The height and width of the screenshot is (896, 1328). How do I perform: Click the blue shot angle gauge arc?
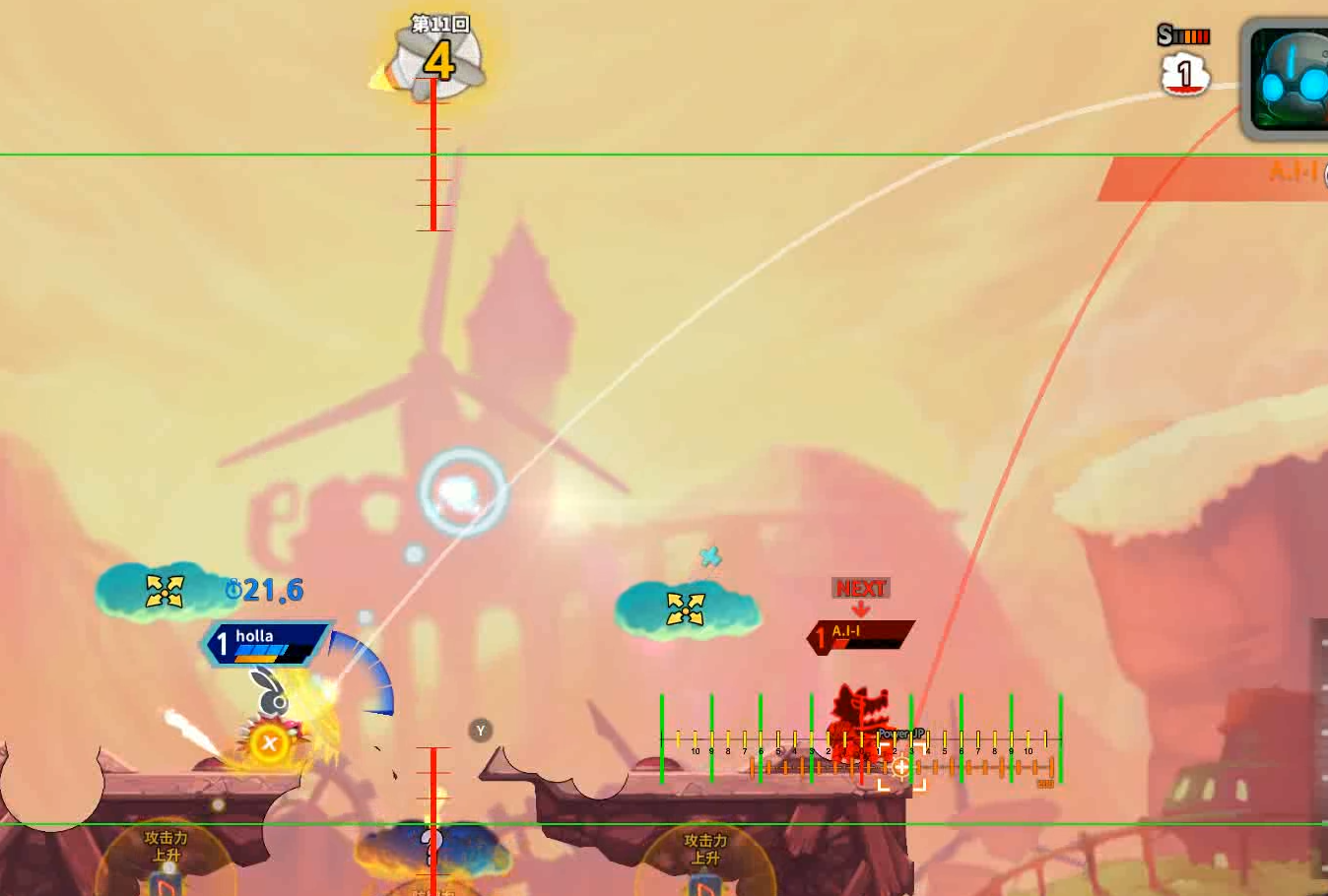(368, 670)
